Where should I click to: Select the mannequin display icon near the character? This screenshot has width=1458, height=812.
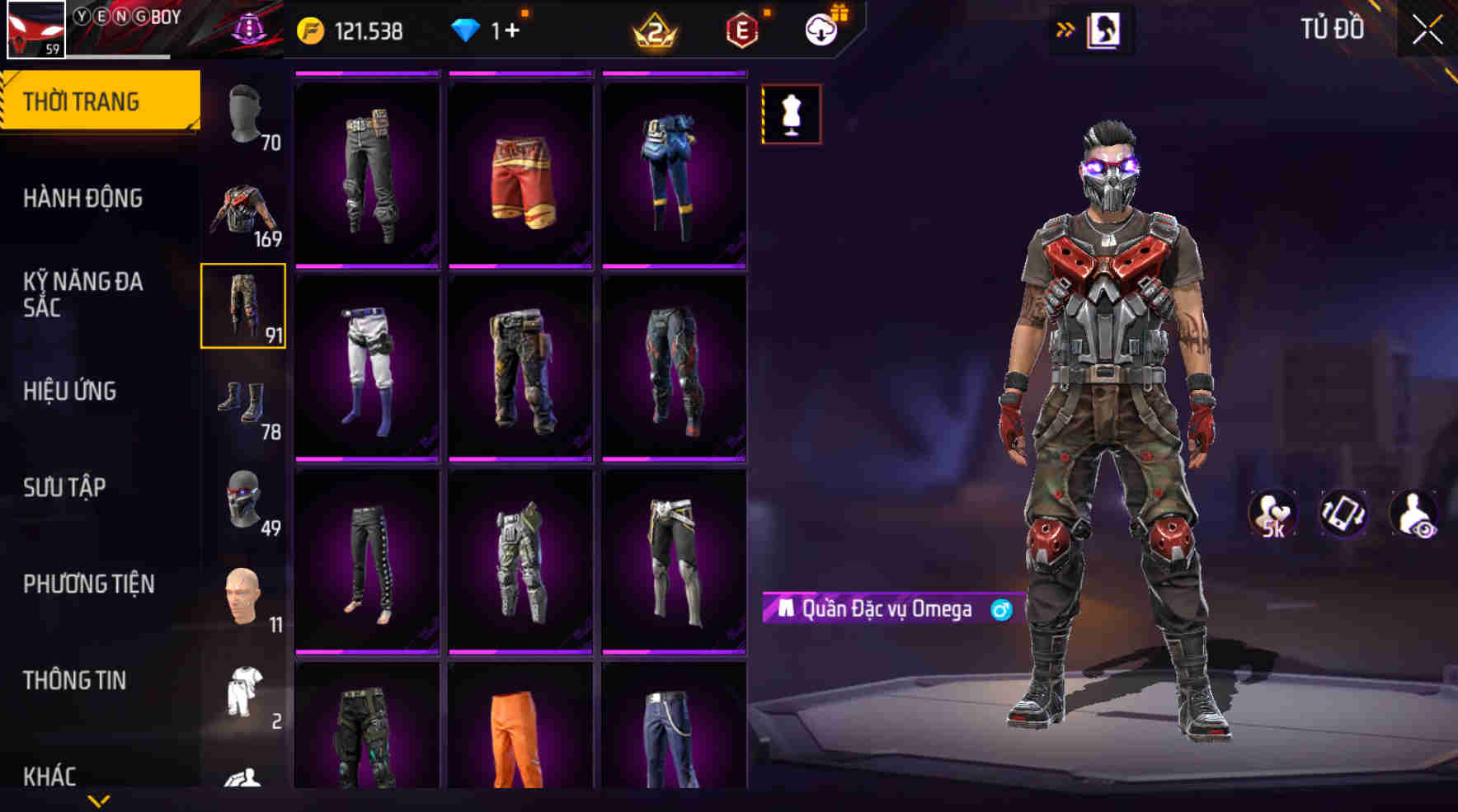coord(790,114)
